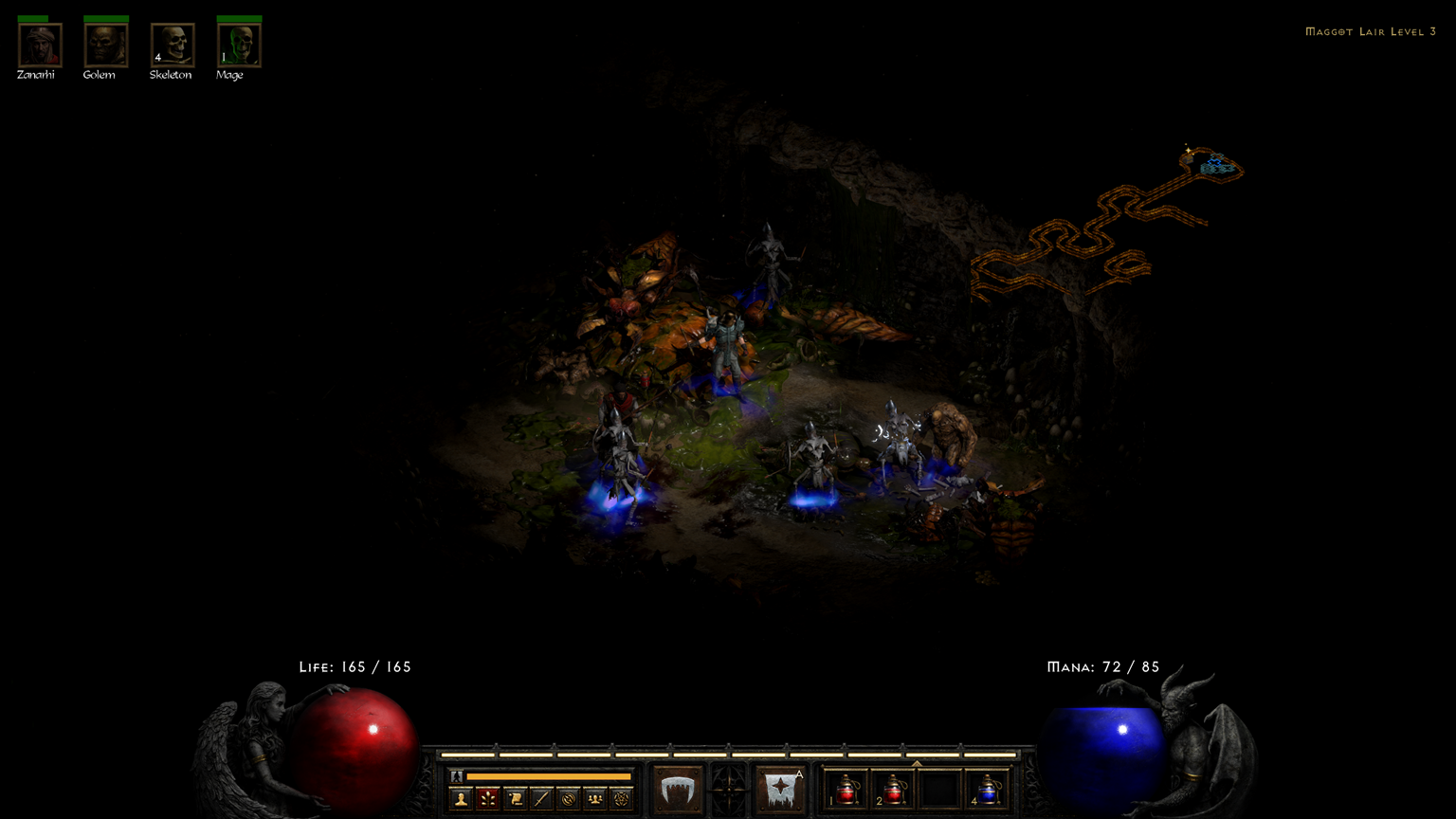Screen dimensions: 1456x819
Task: Select the sword icon on the mini panel
Action: pyautogui.click(x=540, y=797)
